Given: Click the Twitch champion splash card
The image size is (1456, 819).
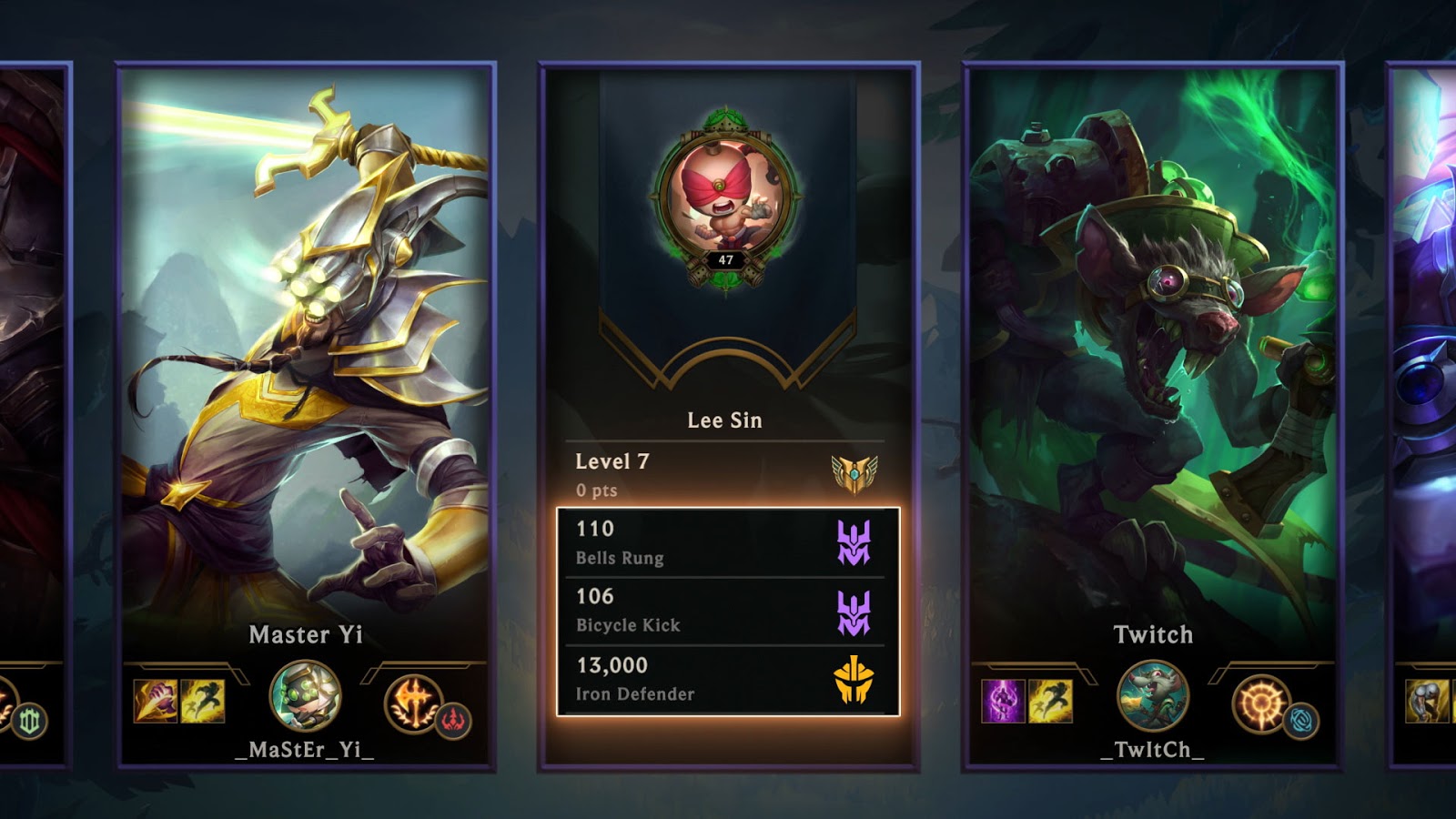Looking at the screenshot, I should [x=1151, y=364].
